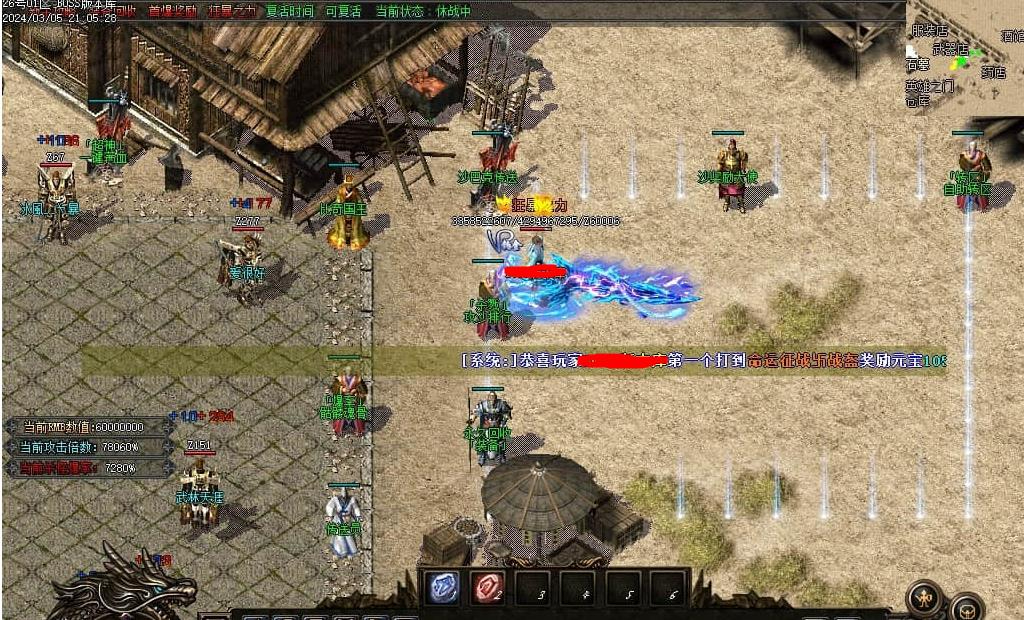Click the 回收 recycle button
This screenshot has width=1024, height=620.
tap(122, 11)
